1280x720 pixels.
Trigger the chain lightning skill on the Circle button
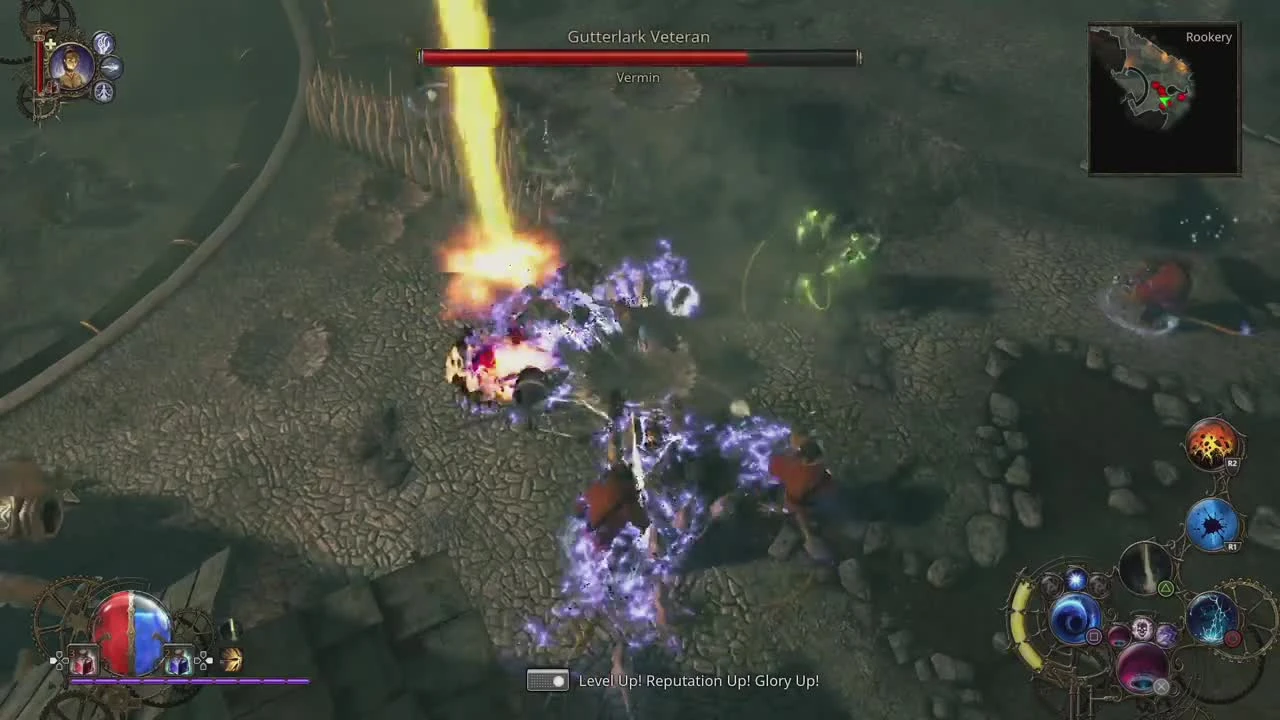click(x=1213, y=618)
